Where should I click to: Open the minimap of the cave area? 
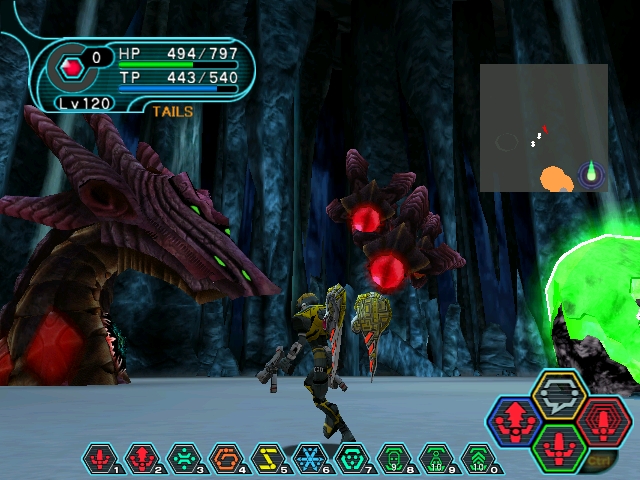pos(543,128)
